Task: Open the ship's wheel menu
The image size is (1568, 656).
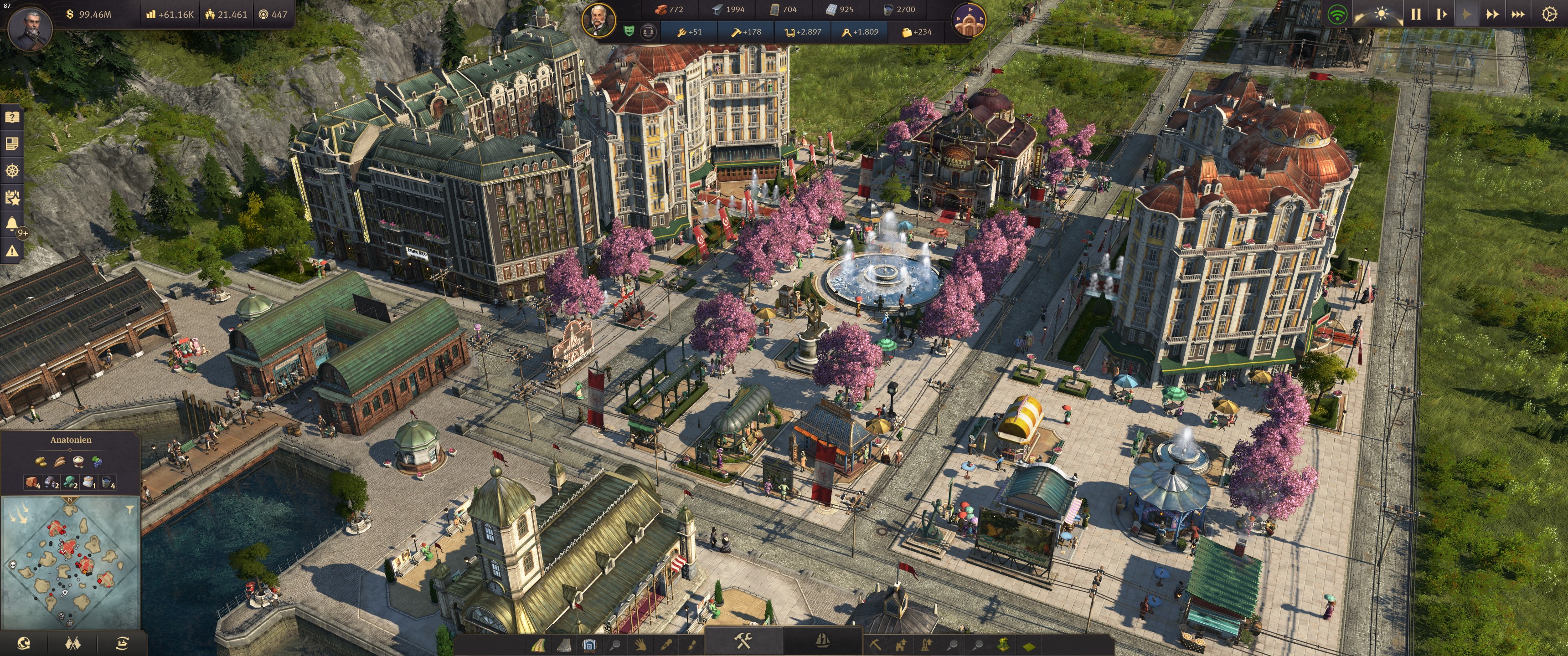Action: 12,170
